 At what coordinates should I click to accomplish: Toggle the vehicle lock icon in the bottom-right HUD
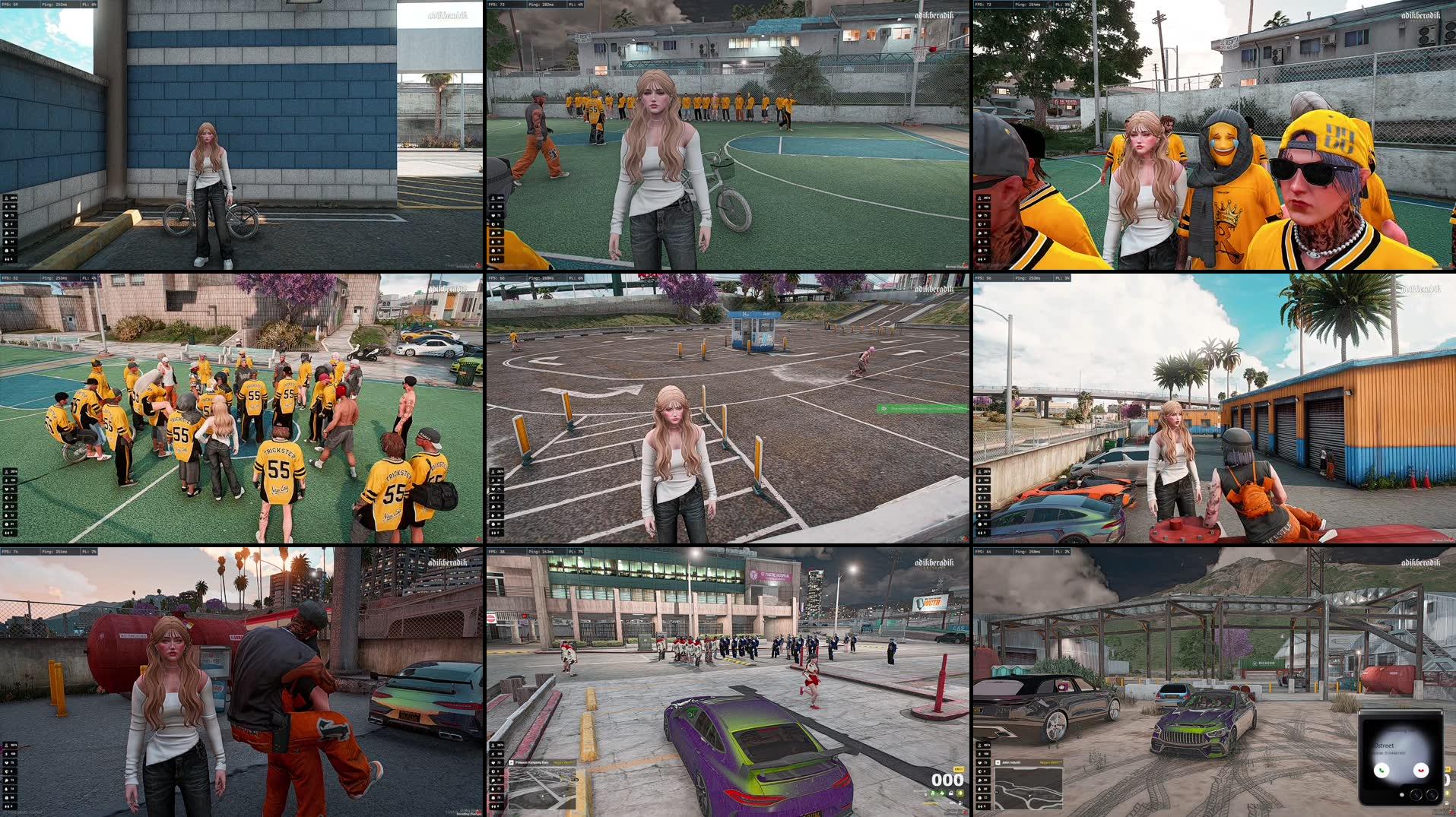(950, 793)
